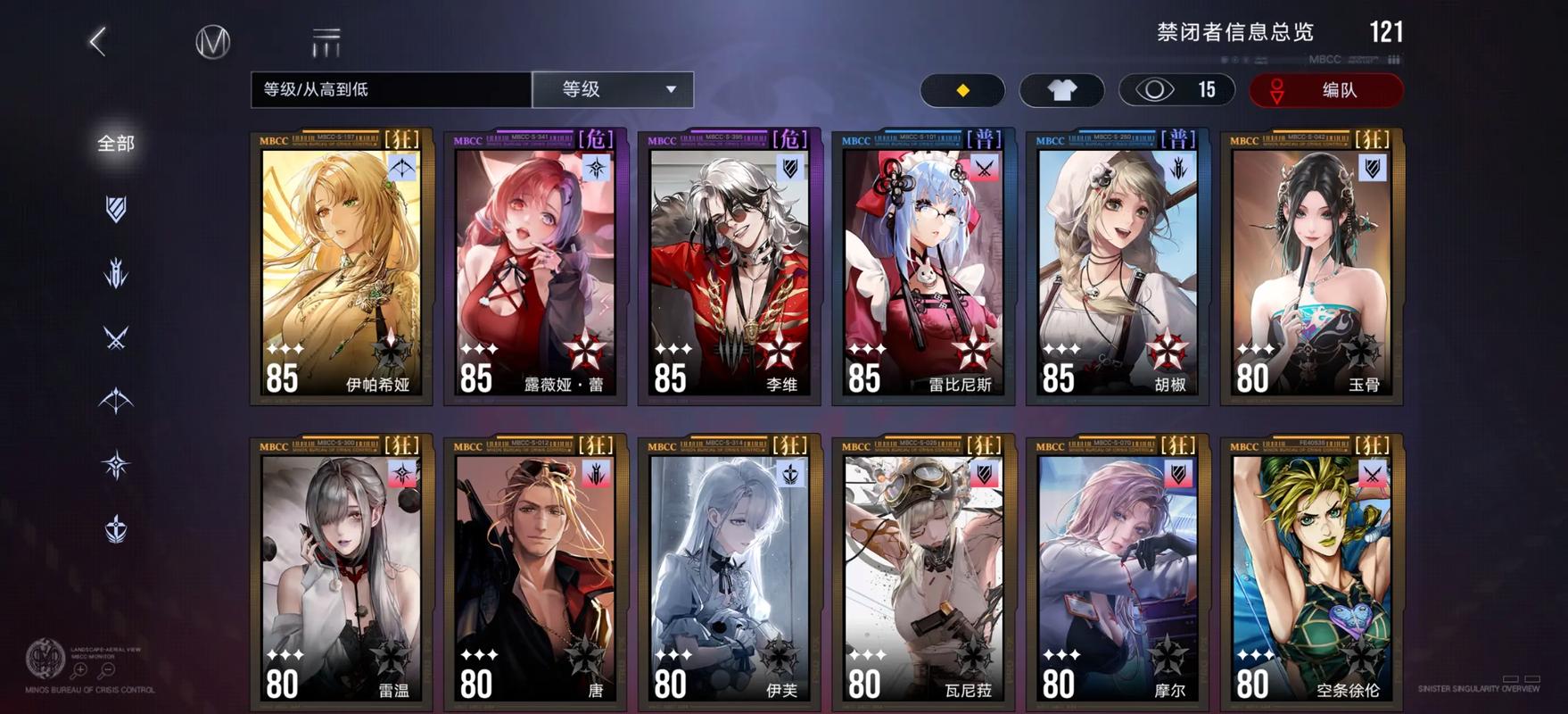
Task: Open the 等级 sort dropdown
Action: tap(612, 89)
